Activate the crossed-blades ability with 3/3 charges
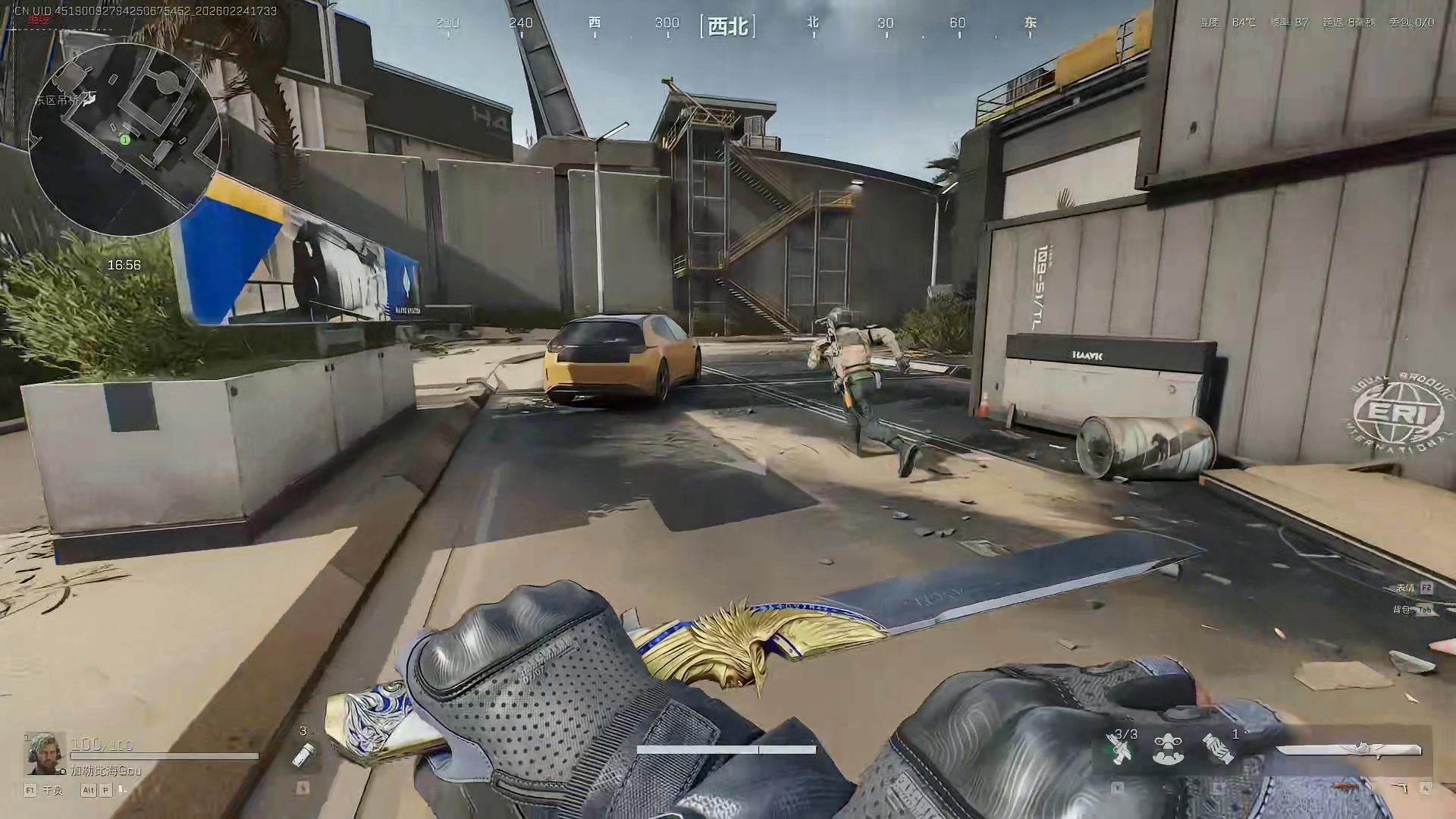 (x=1121, y=750)
